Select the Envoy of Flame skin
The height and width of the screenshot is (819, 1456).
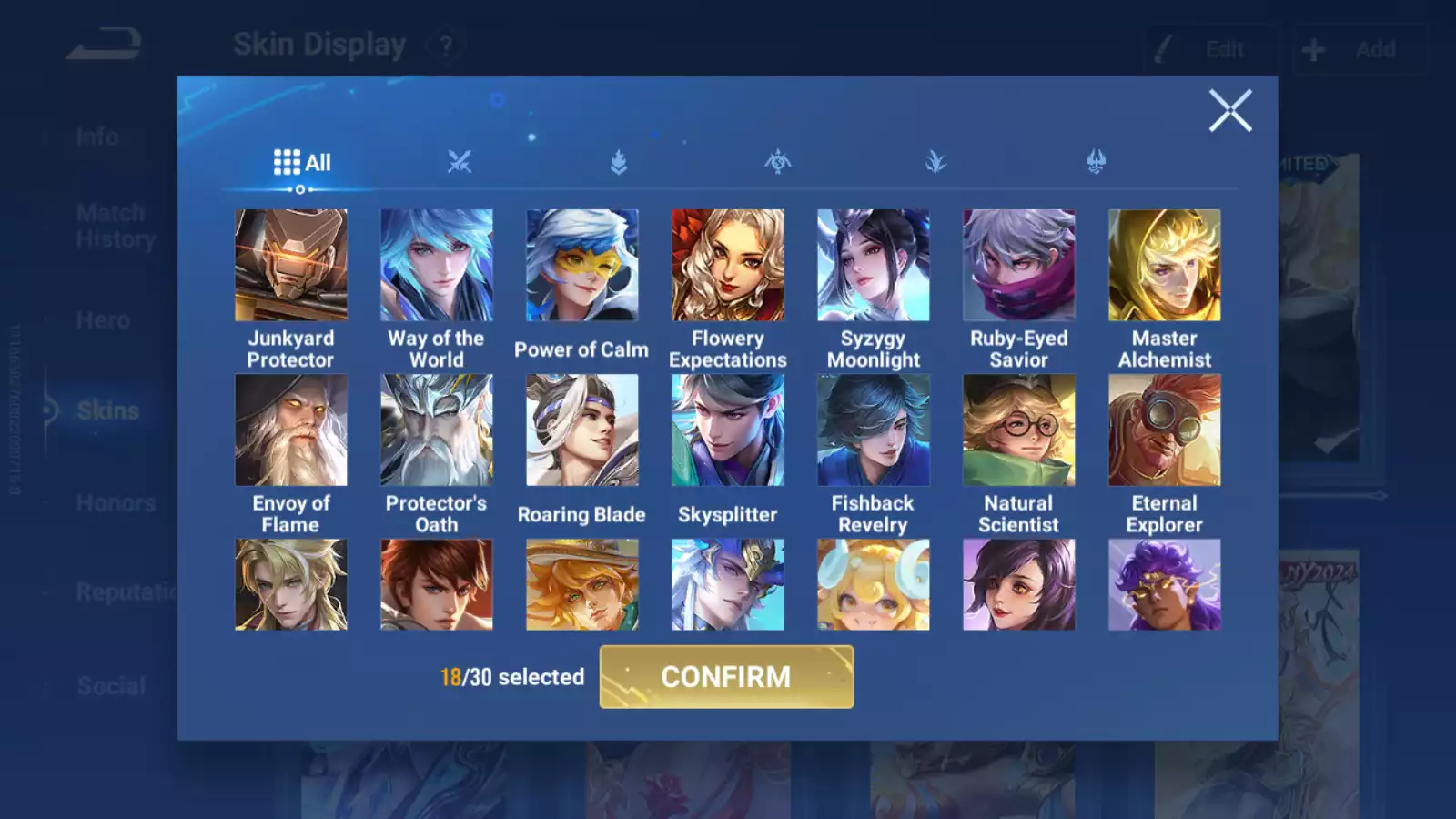pos(291,430)
